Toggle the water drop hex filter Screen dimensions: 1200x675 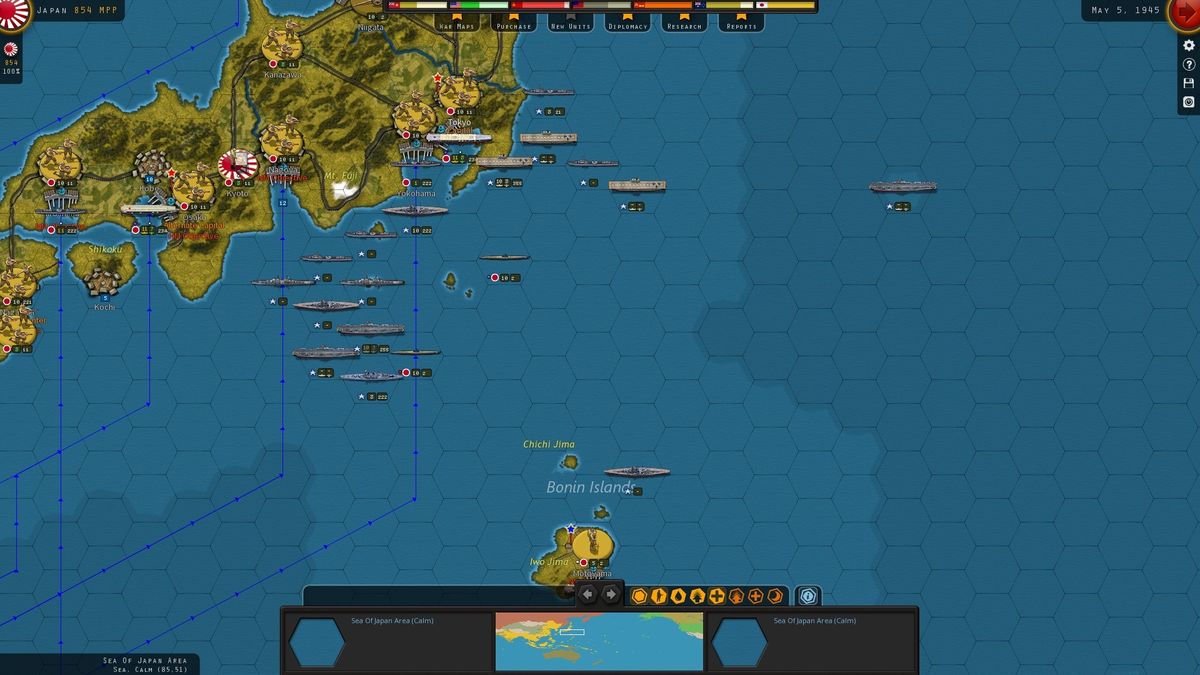point(678,596)
